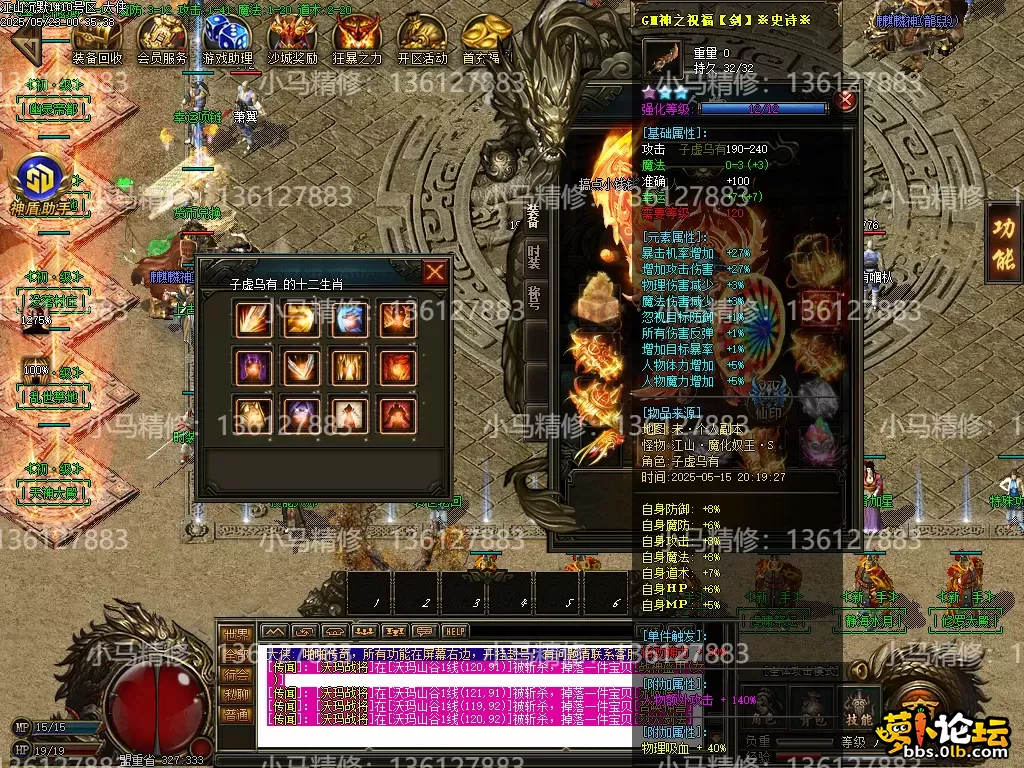This screenshot has width=1024, height=768.
Task: Open the 功能 function side panel
Action: point(1003,240)
